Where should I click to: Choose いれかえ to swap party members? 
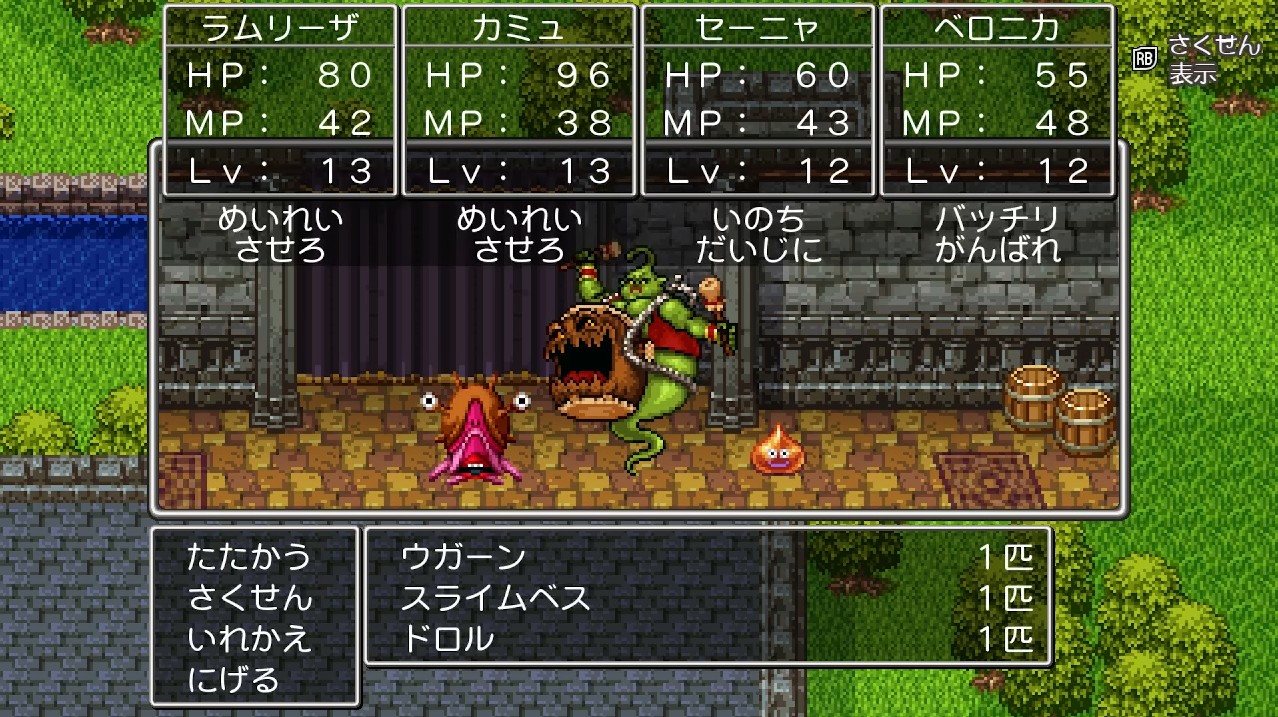[249, 639]
